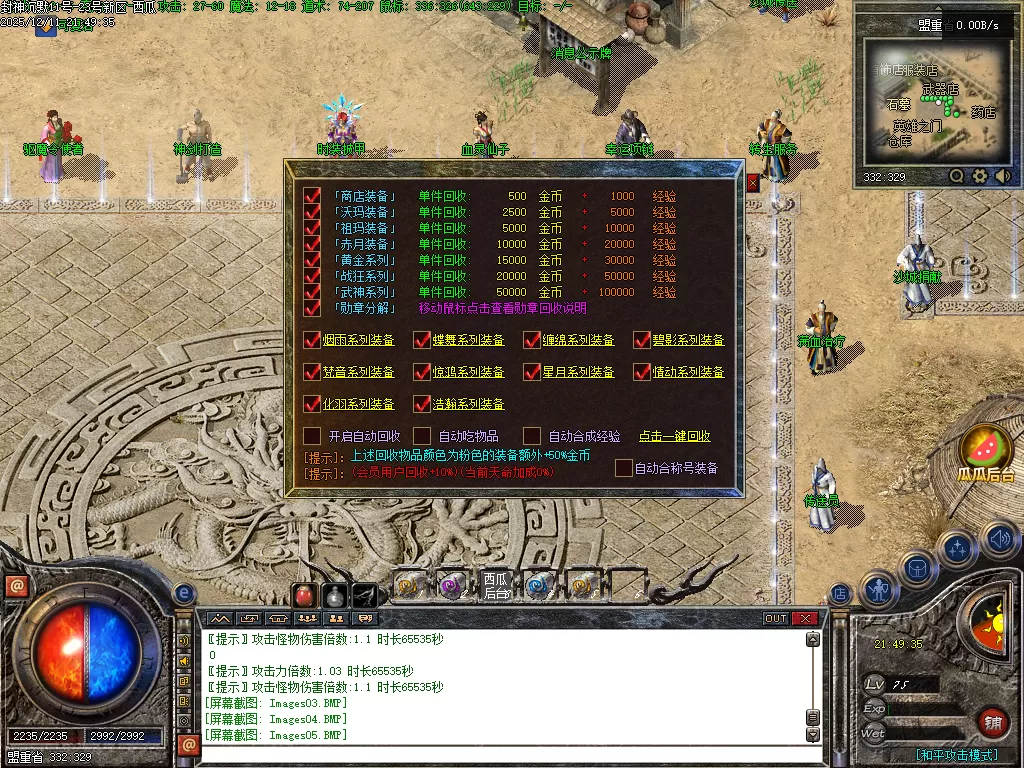This screenshot has width=1024, height=768.
Task: View the 勋章回收说明 purple text link
Action: tap(502, 308)
